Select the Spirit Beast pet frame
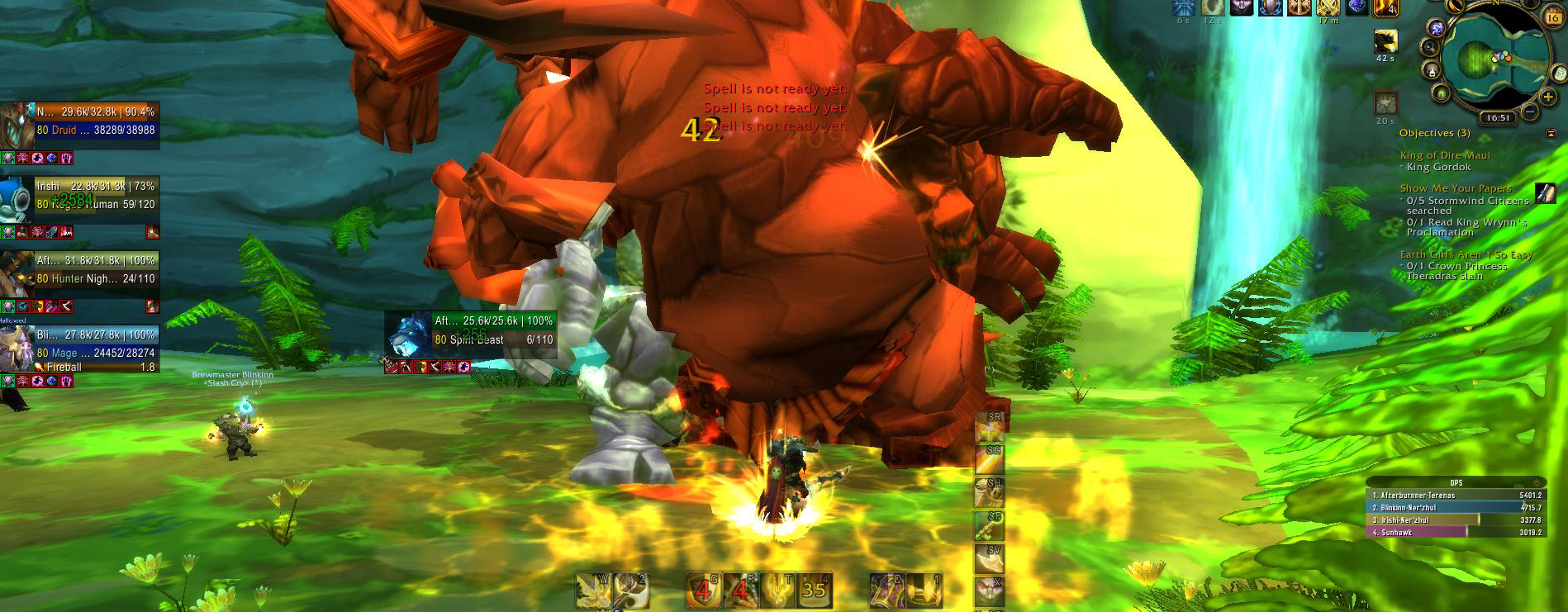1568x612 pixels. coord(493,330)
